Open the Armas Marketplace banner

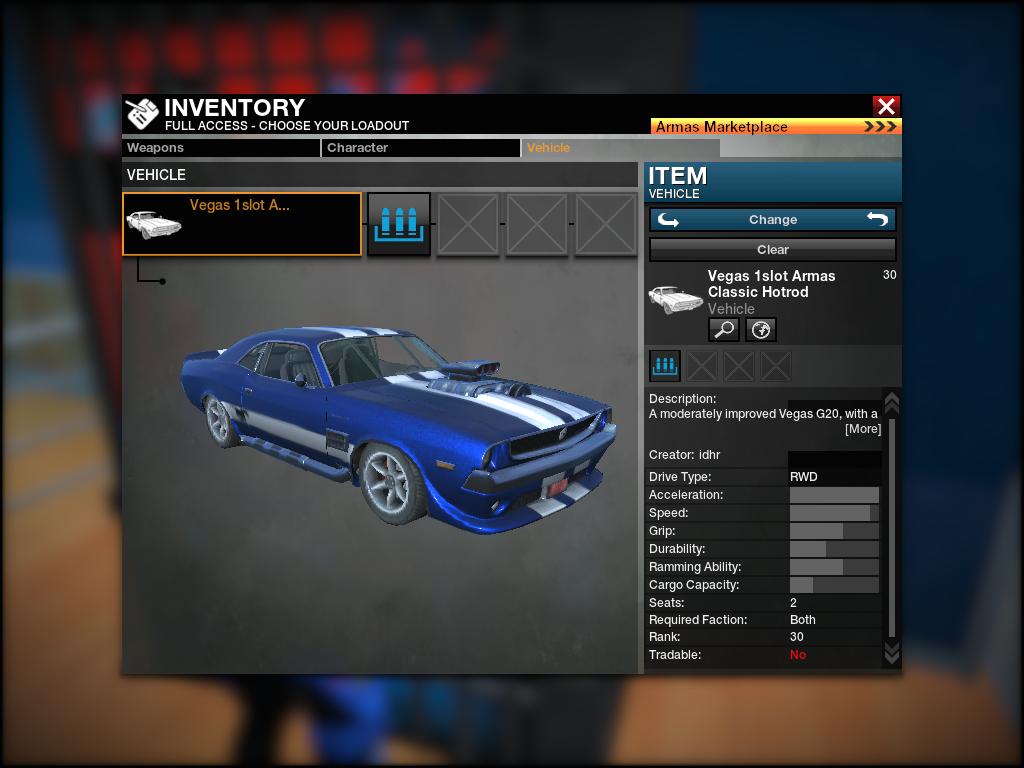pos(775,127)
